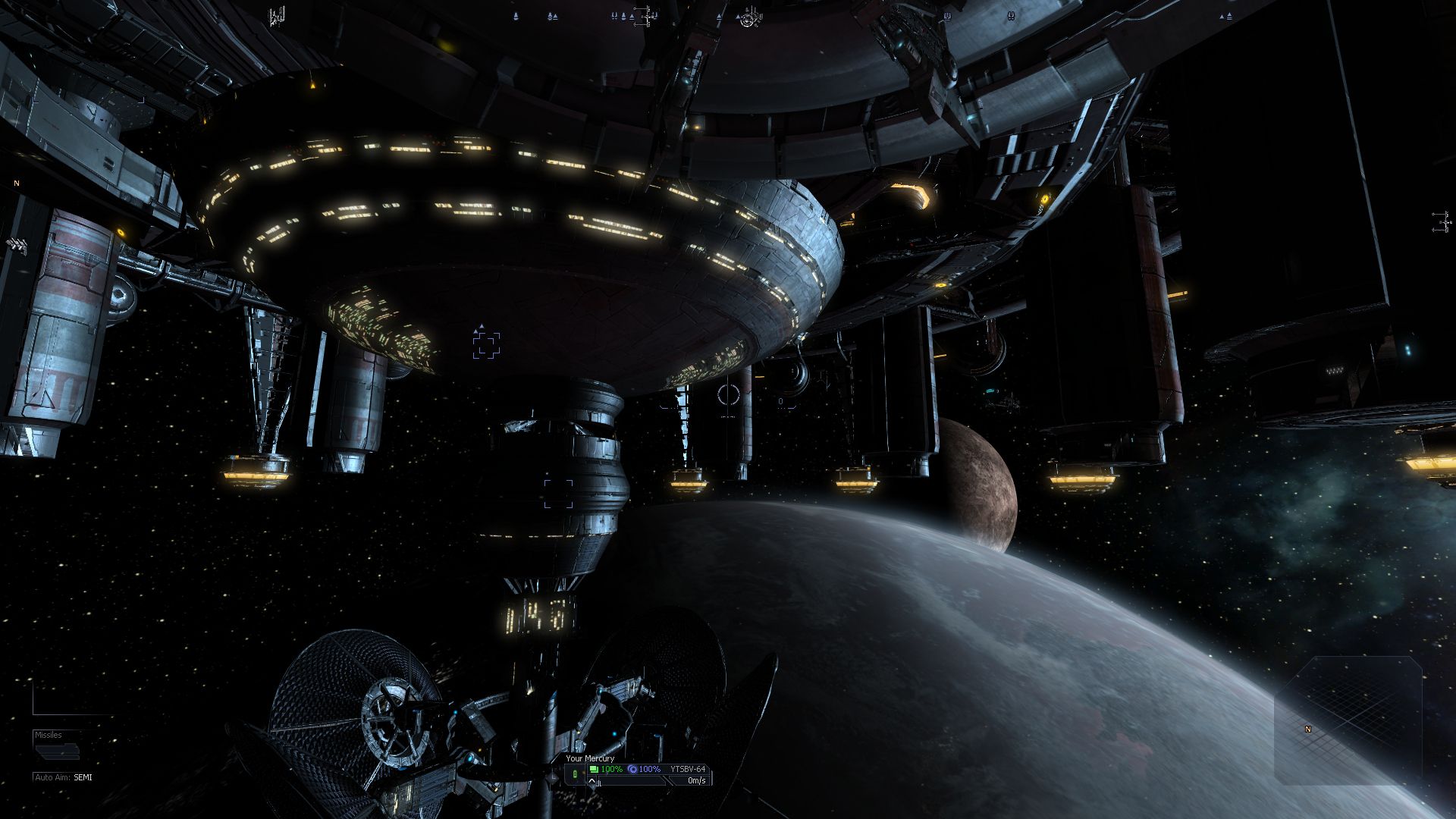Click the N marker on the gravidar minimap
This screenshot has height=819, width=1456.
pyautogui.click(x=1308, y=729)
